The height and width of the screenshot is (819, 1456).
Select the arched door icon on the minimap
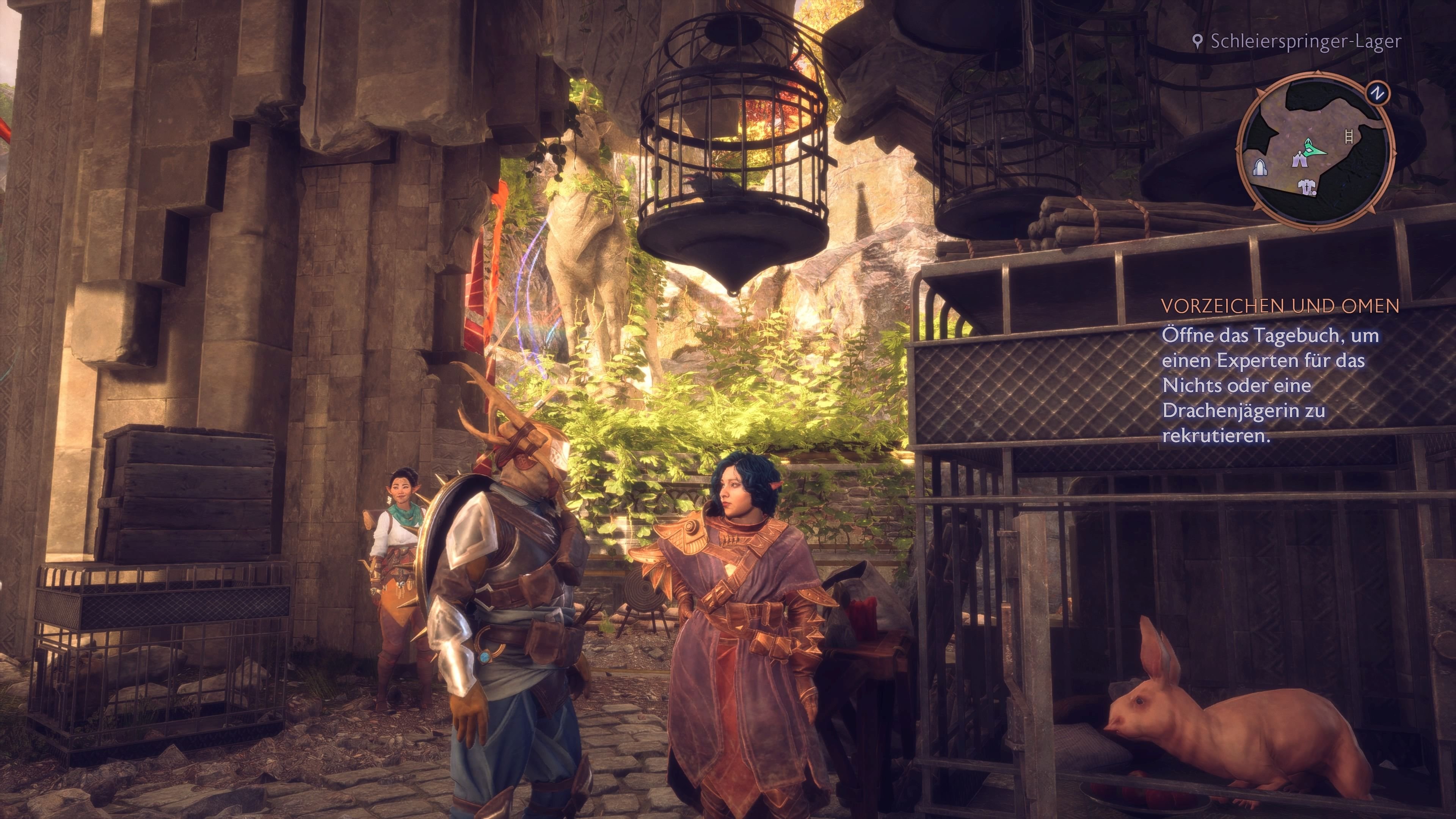(x=1260, y=168)
